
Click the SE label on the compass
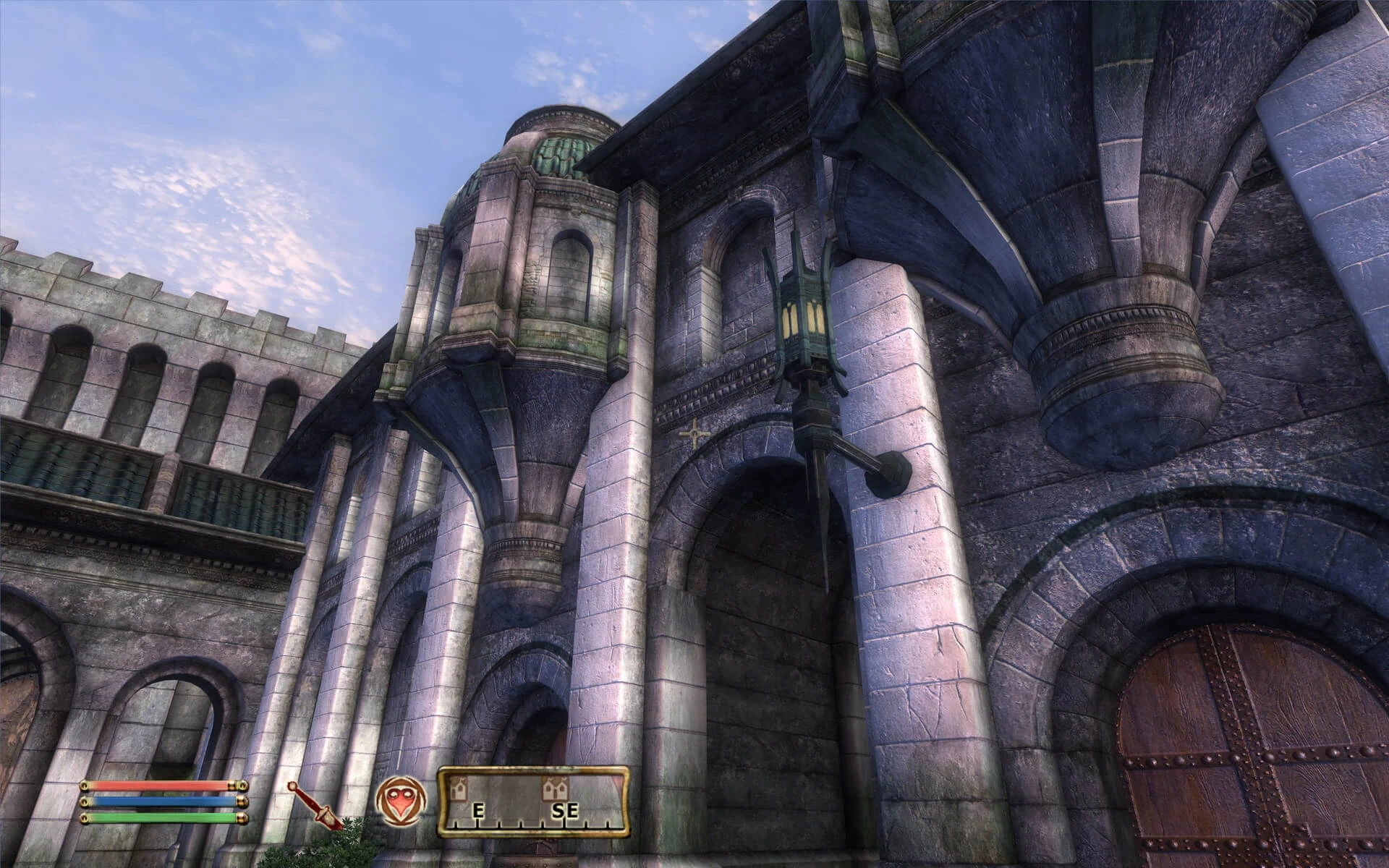pos(567,812)
